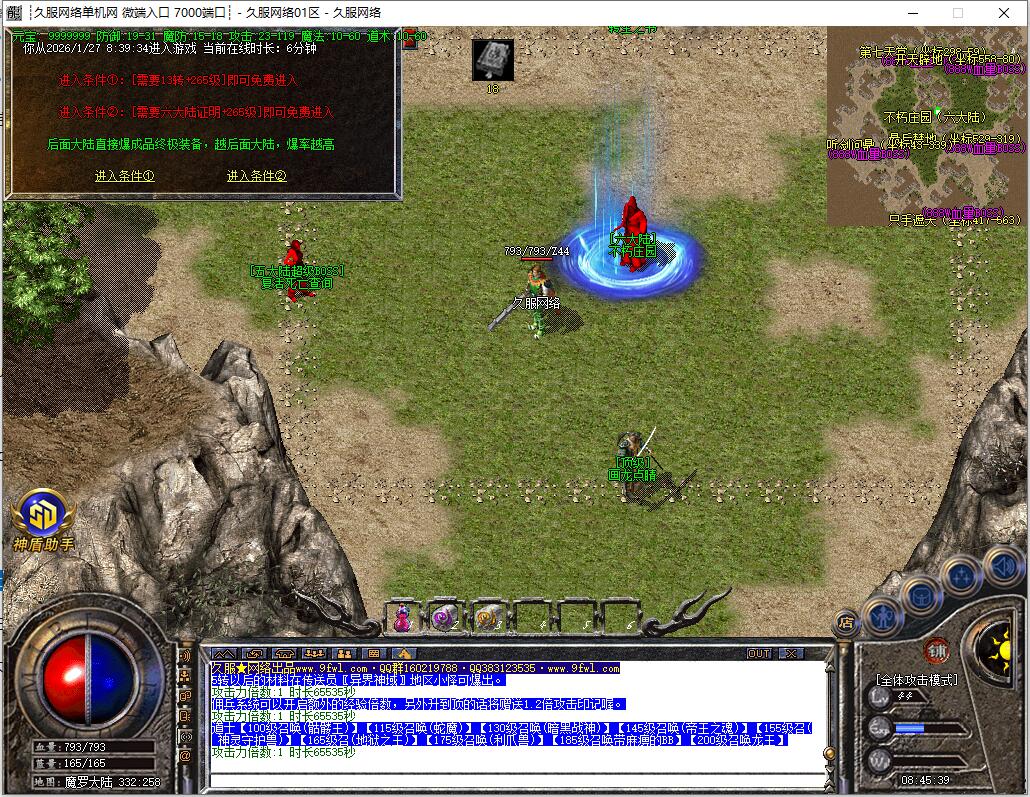
Task: Click the warning triangle chat bar button
Action: tap(404, 653)
